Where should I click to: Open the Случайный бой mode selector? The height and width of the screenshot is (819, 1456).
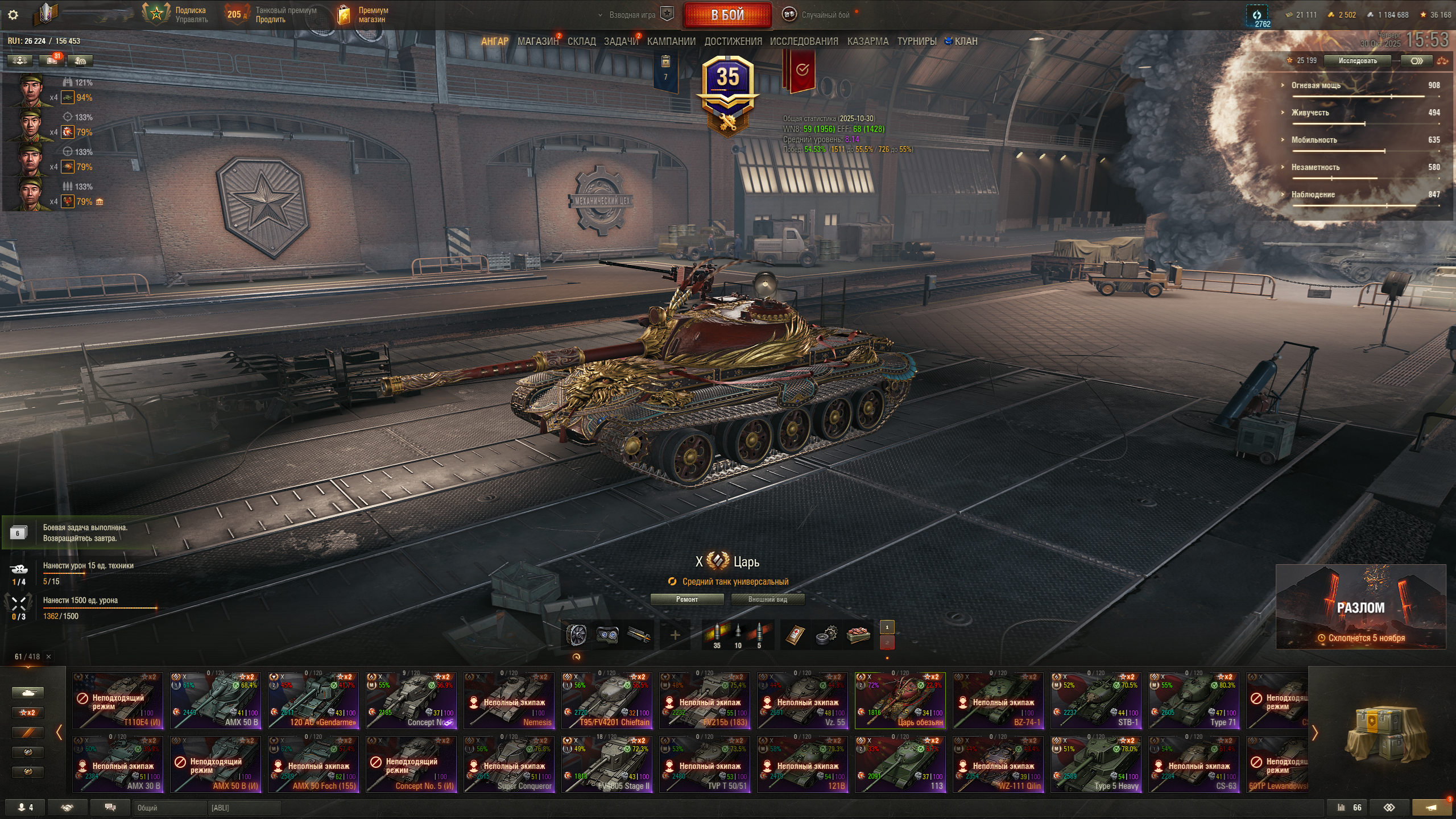(825, 15)
